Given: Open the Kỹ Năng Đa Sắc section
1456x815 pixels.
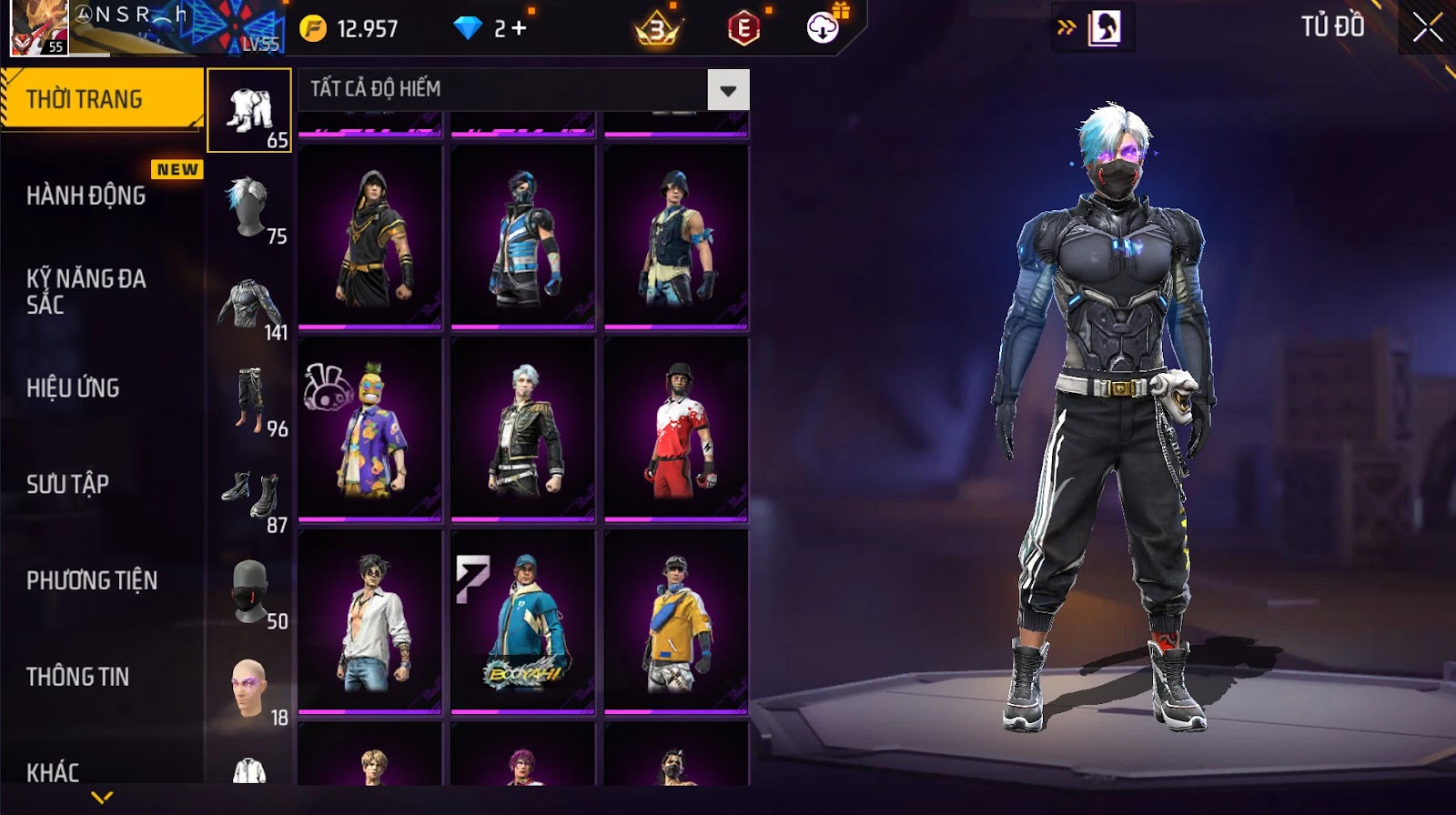Looking at the screenshot, I should [x=86, y=291].
